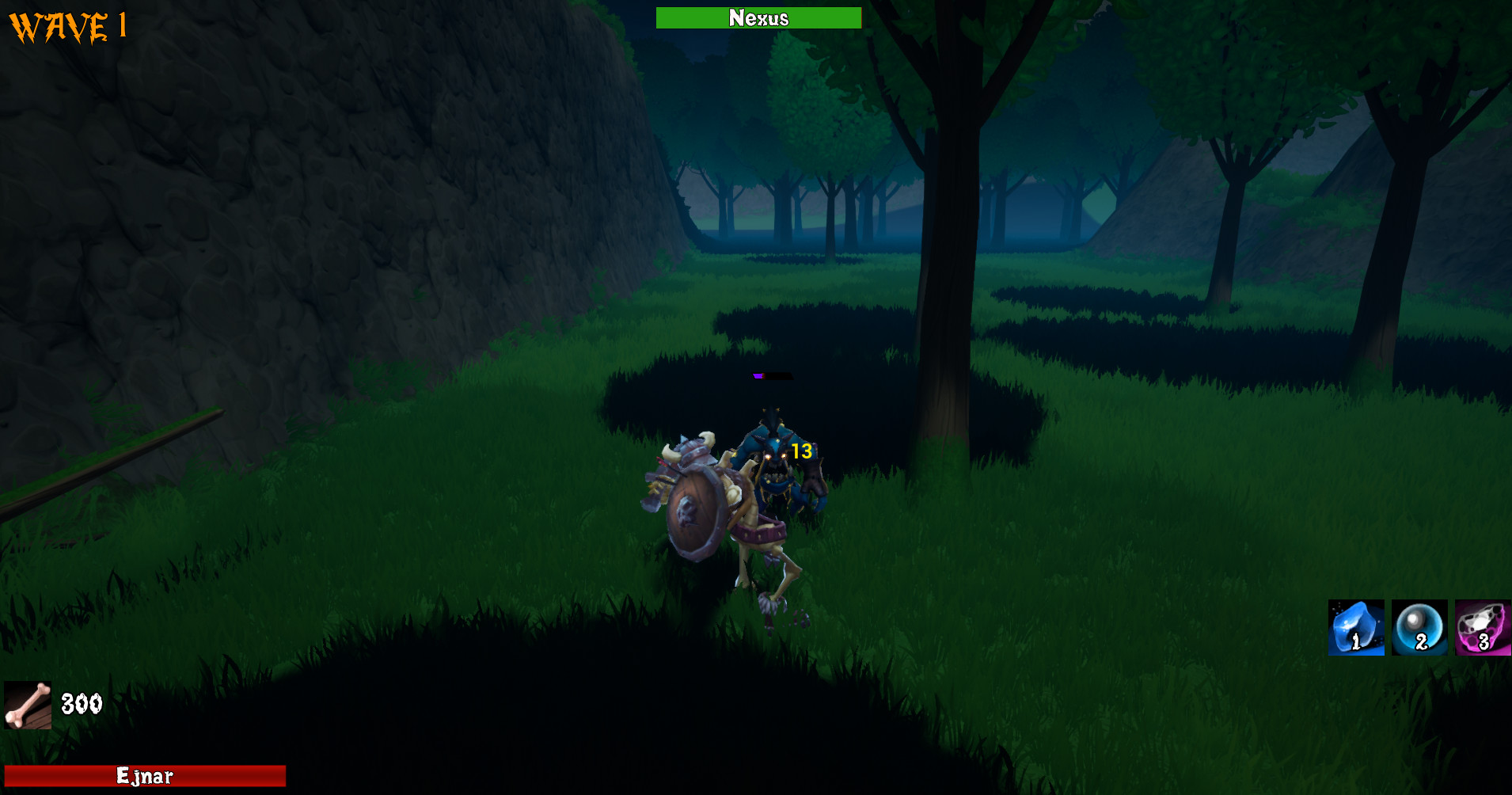Click the Nexus health bar

758,17
